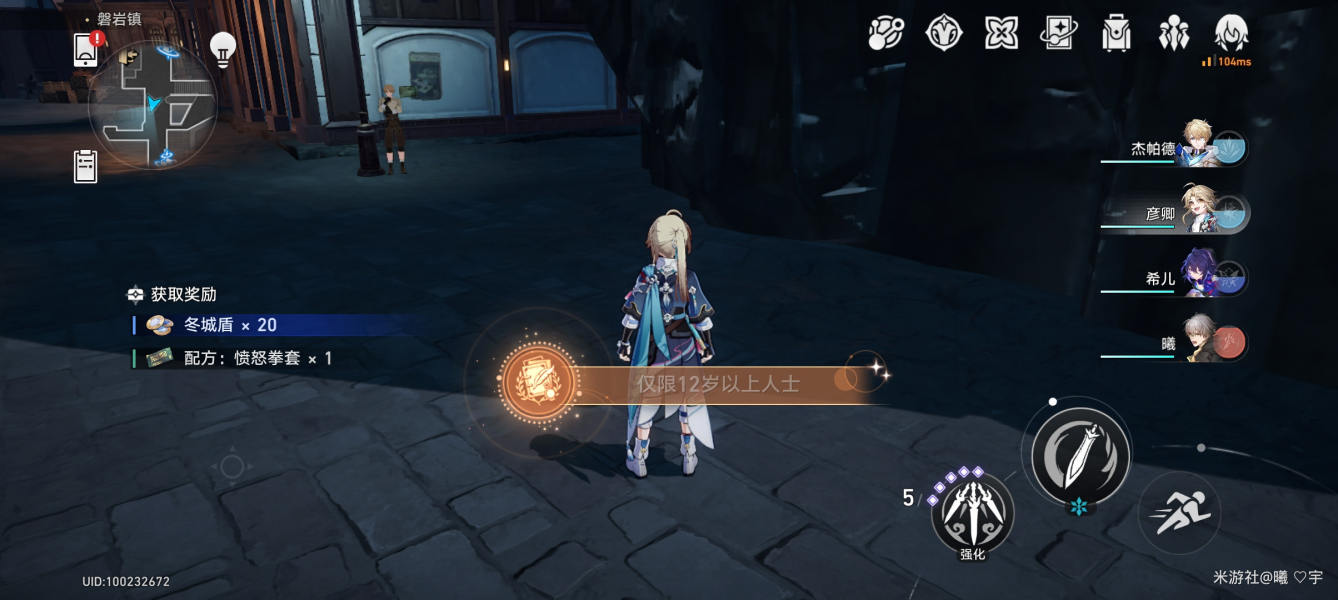Open the phone menu with red alert
This screenshot has height=600, width=1338.
point(87,50)
